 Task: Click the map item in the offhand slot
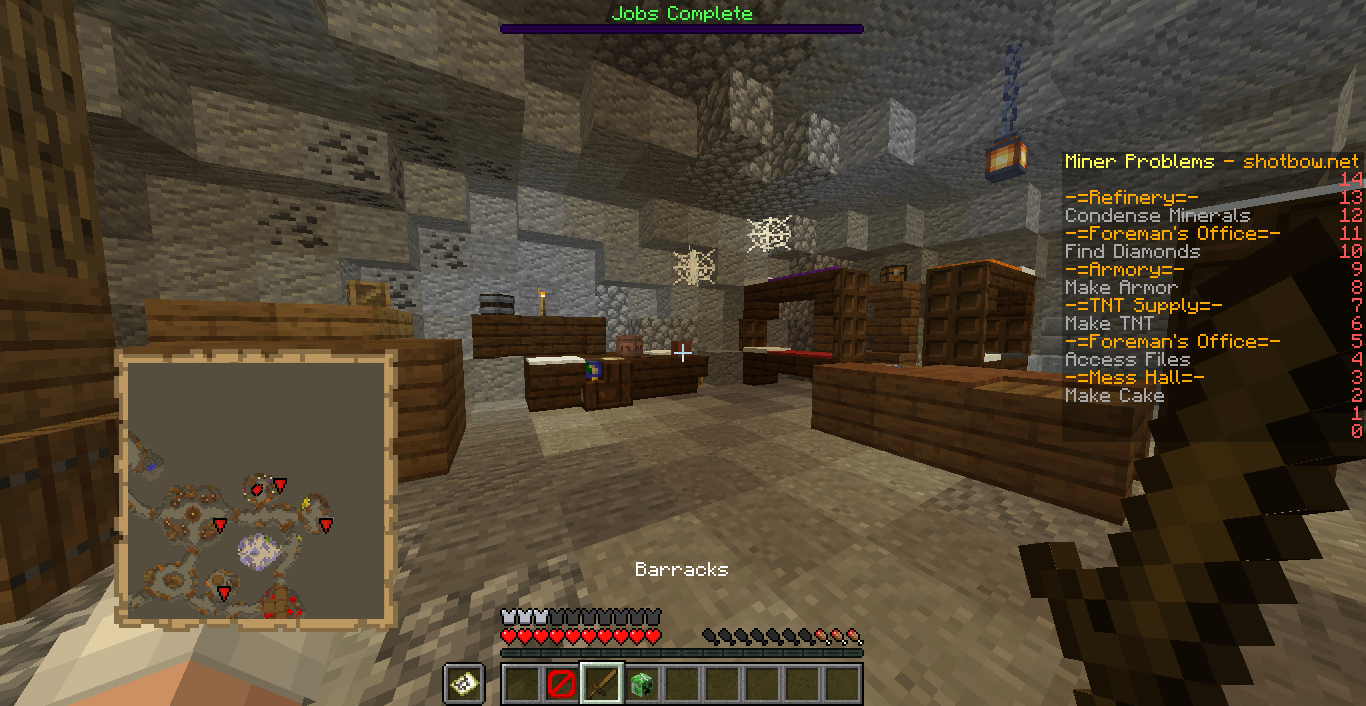[465, 684]
